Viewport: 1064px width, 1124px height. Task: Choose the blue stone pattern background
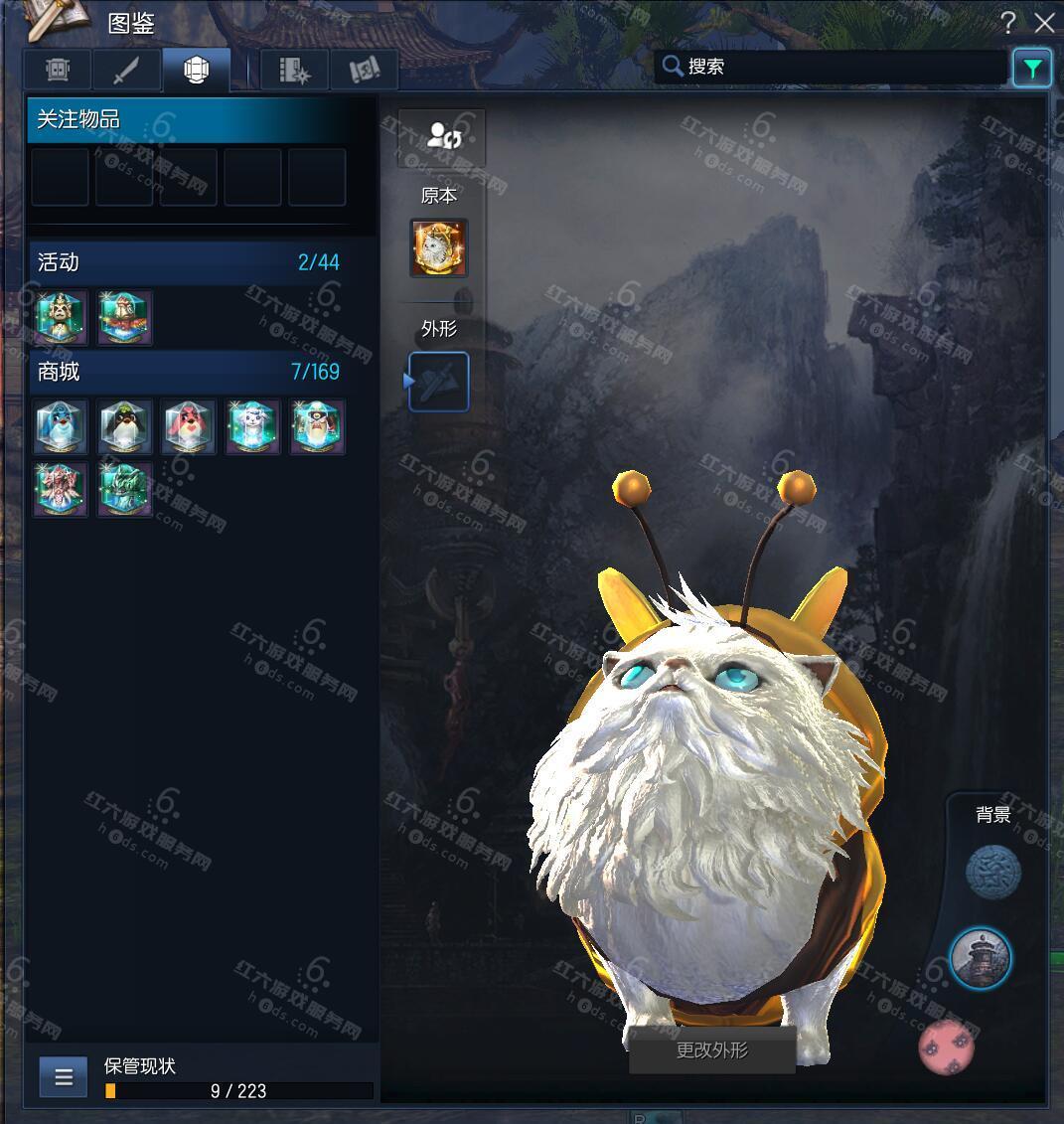click(993, 873)
